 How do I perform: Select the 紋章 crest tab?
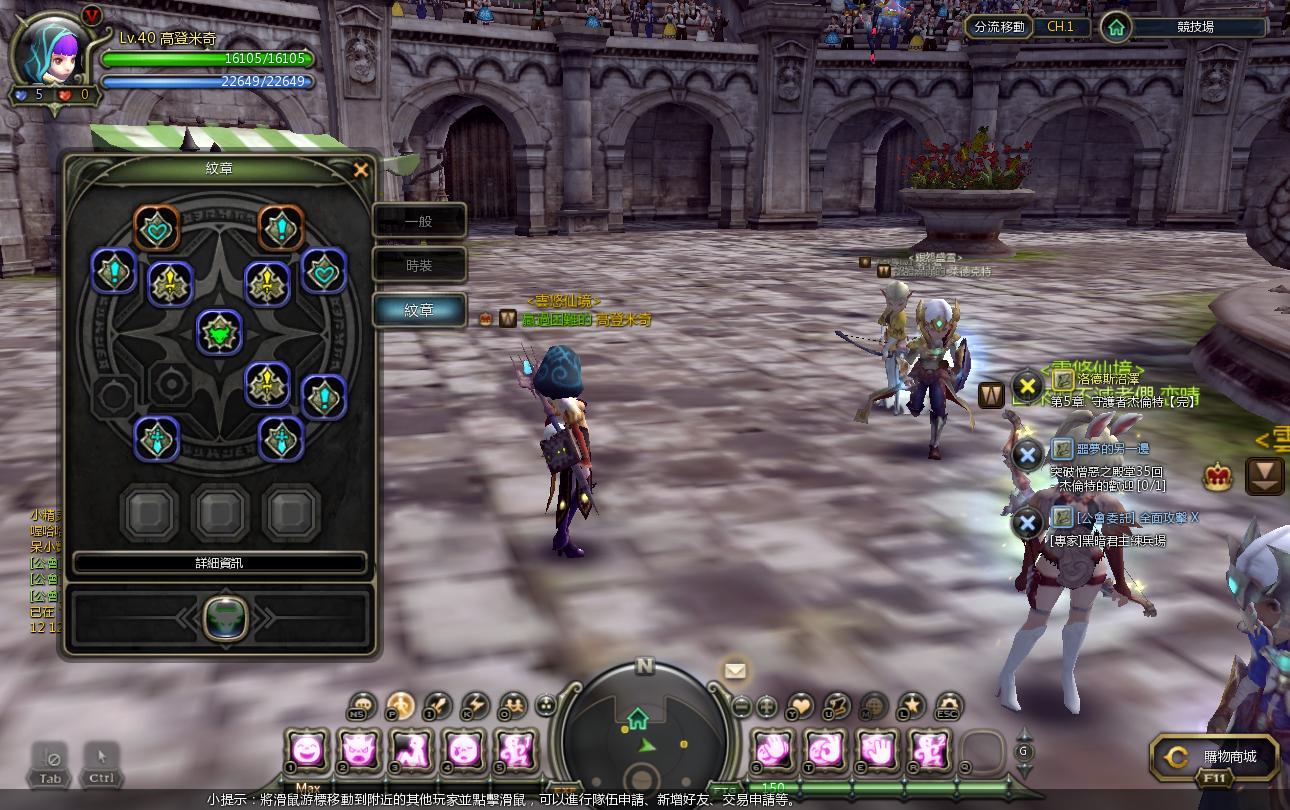[419, 310]
